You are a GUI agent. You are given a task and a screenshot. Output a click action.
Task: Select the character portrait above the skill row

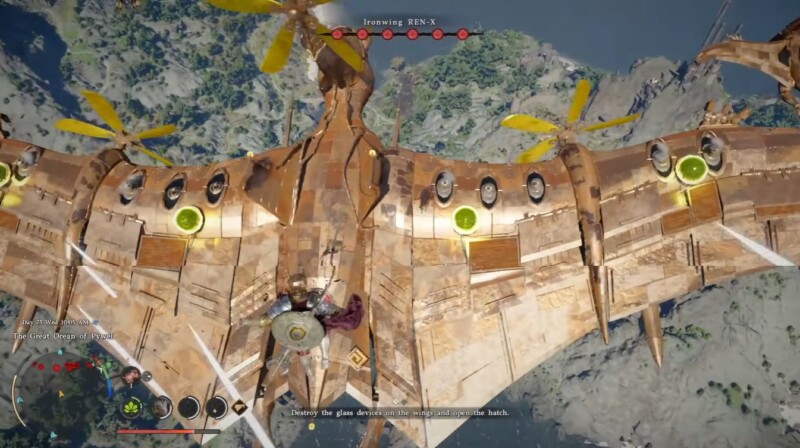pos(130,376)
